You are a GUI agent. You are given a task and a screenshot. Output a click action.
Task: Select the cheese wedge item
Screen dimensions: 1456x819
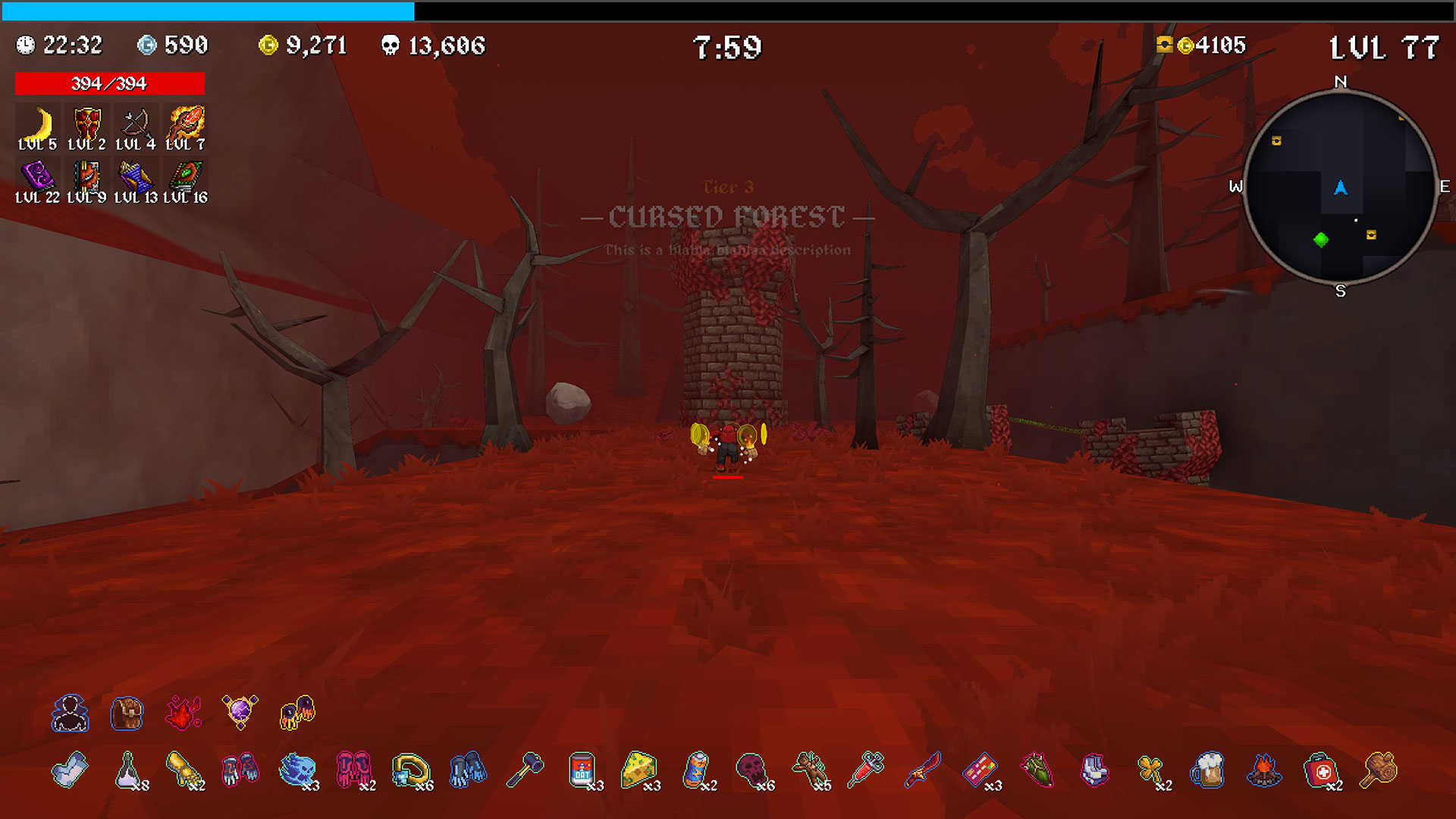coord(639,770)
